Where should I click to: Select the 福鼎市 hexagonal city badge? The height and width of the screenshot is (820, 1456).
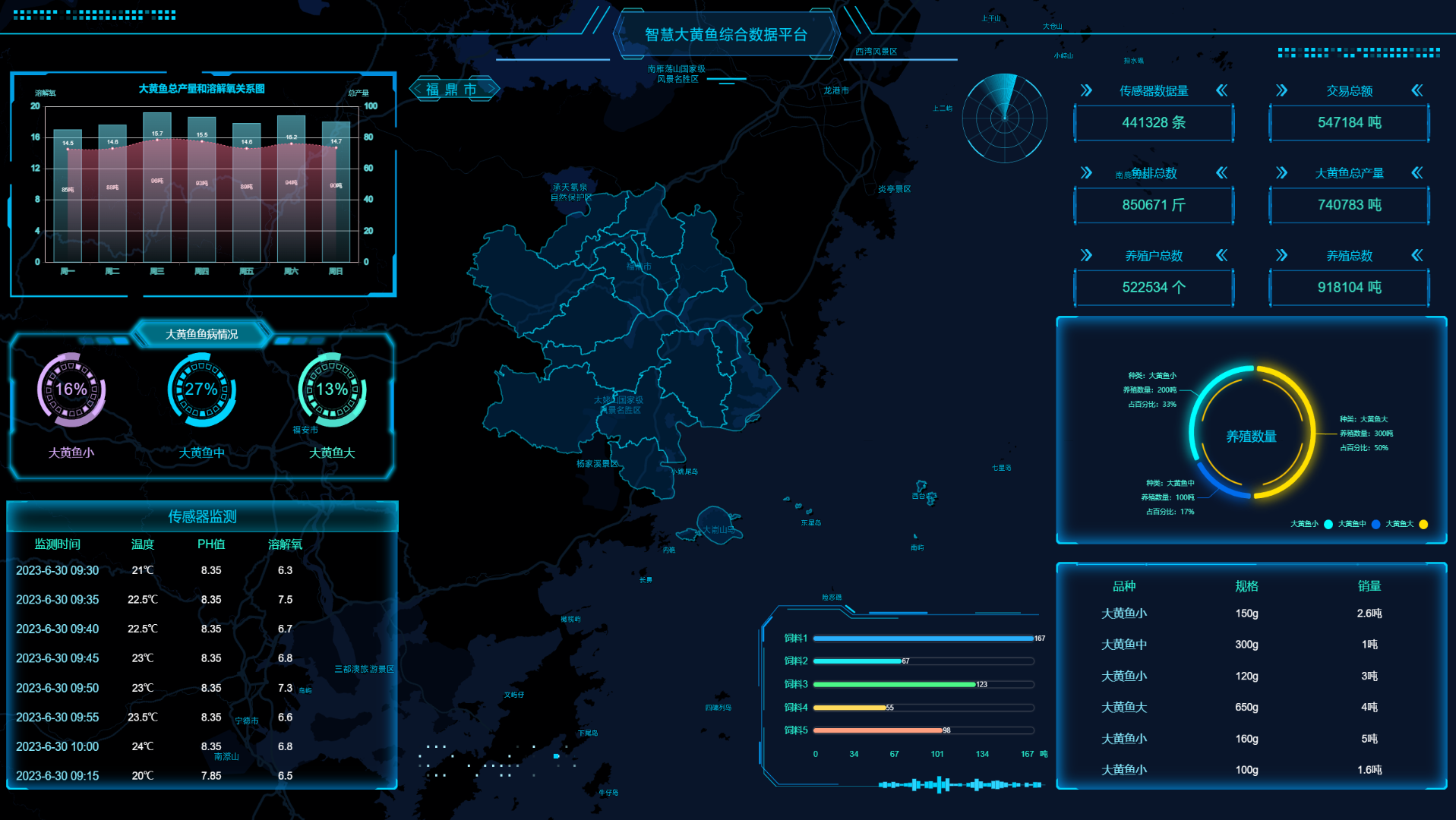tap(454, 88)
